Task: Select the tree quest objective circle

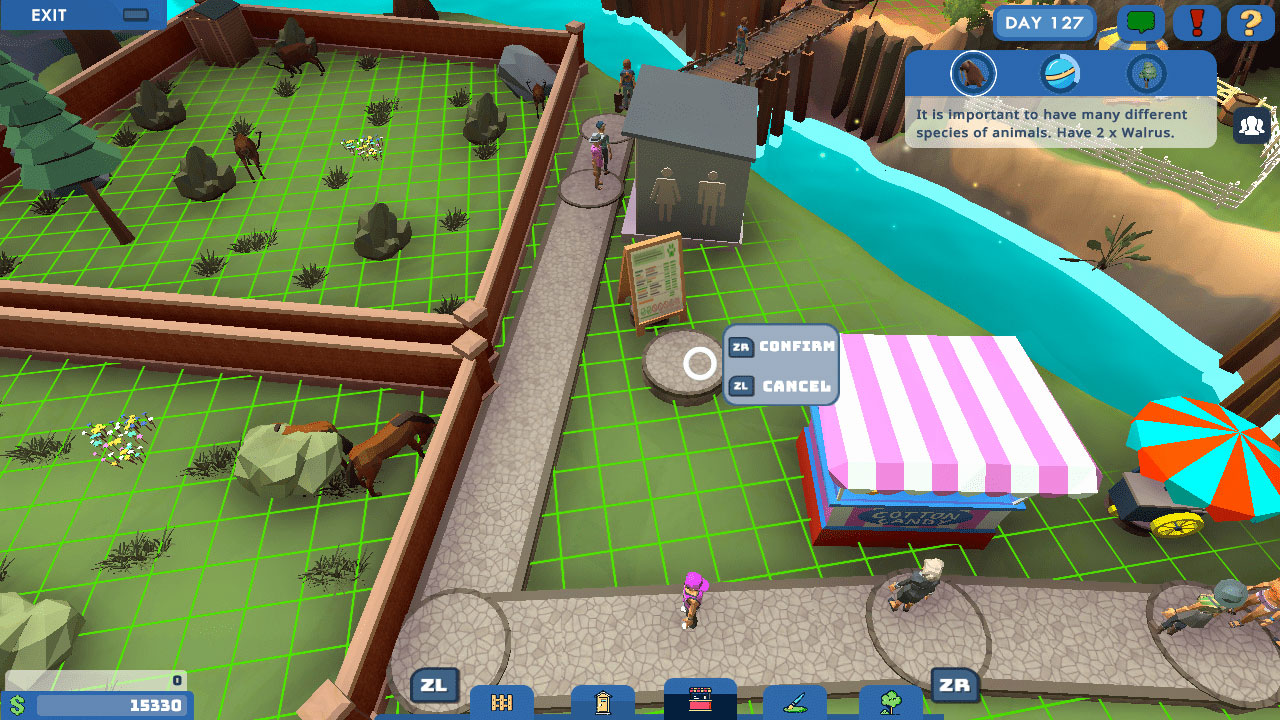Action: (1146, 73)
